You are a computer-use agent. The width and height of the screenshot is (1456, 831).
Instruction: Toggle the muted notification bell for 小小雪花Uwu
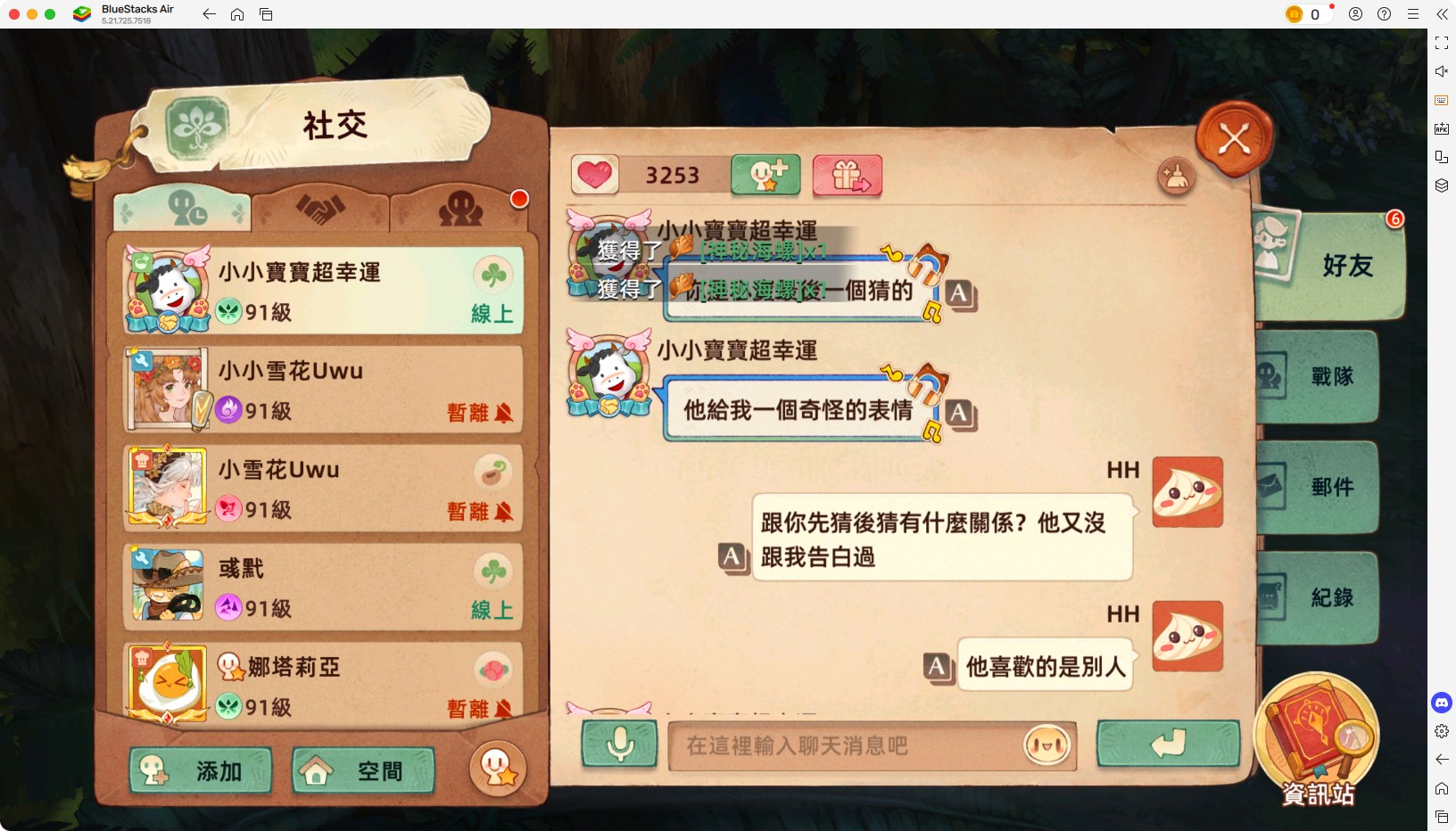tap(507, 412)
